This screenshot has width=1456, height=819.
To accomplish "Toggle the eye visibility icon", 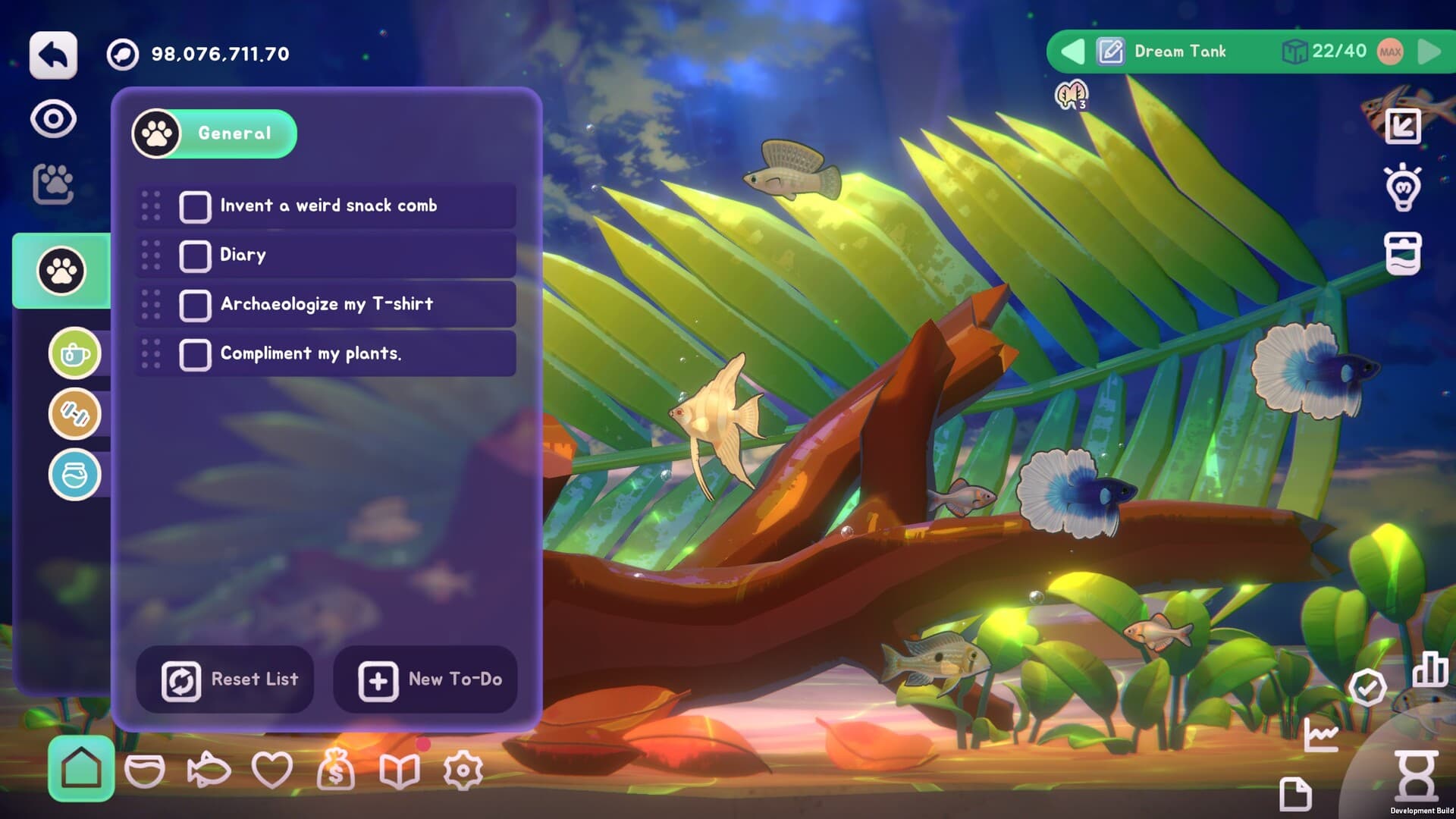I will click(x=52, y=118).
